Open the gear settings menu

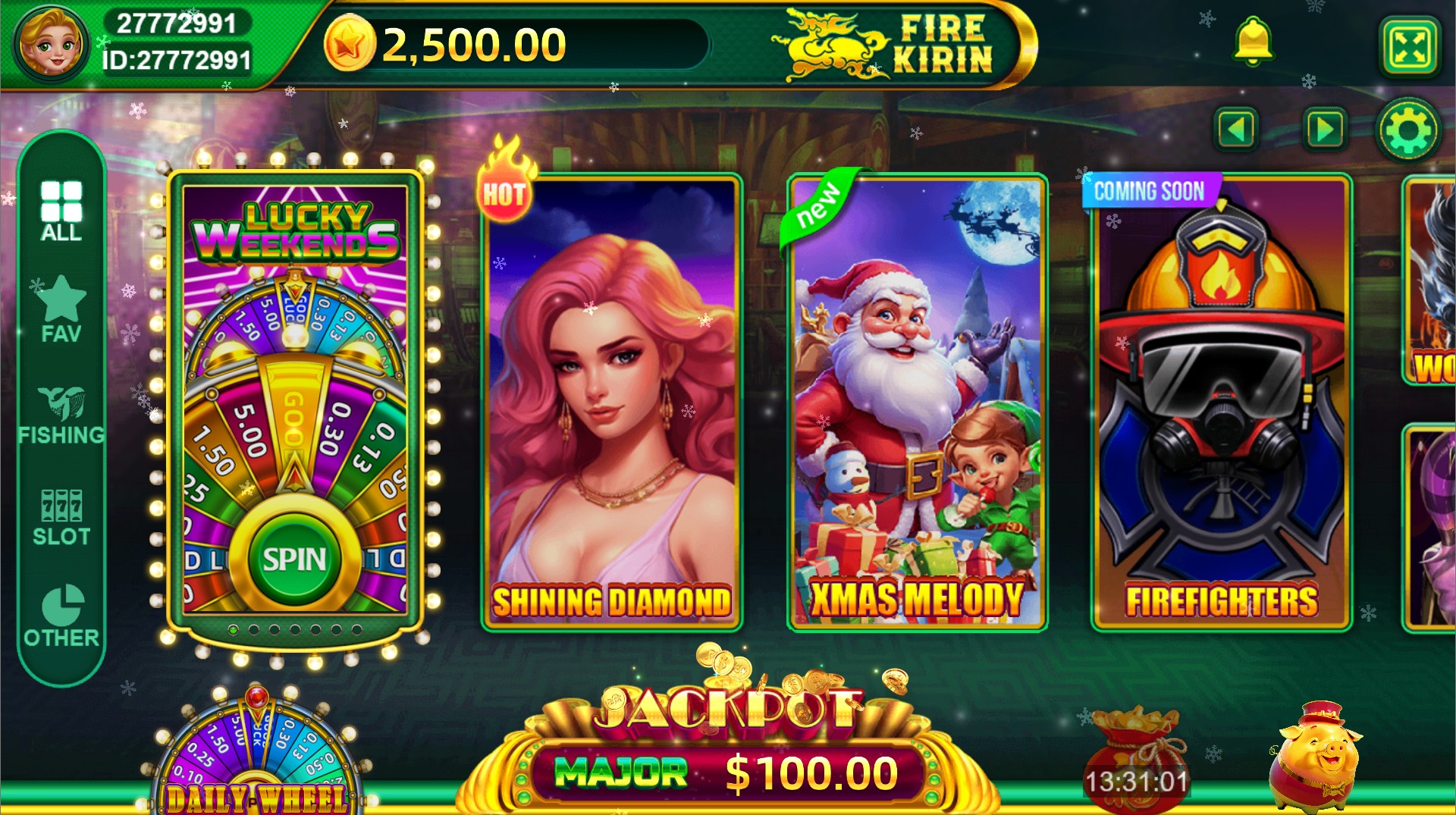1408,130
